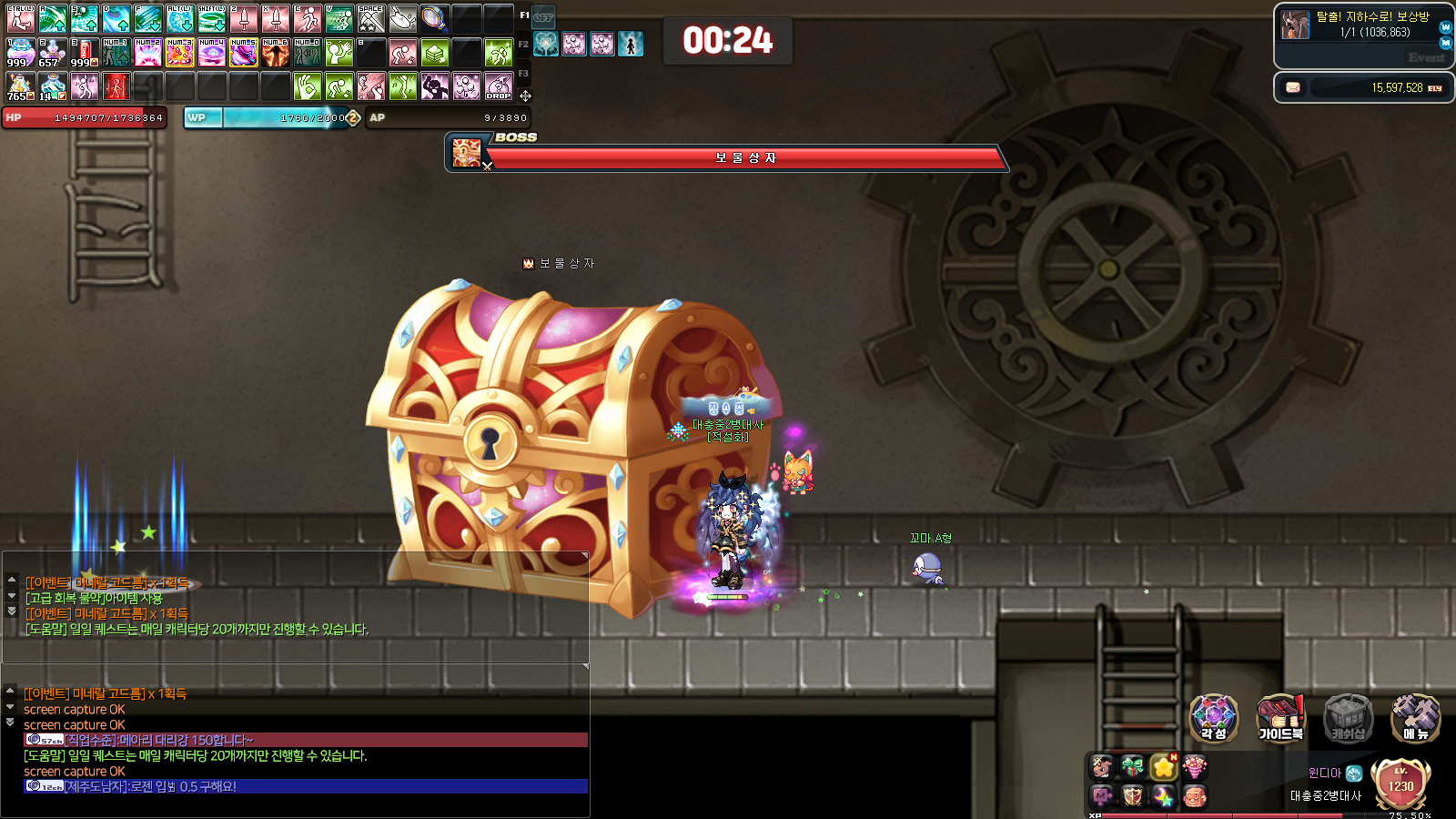Image resolution: width=1456 pixels, height=819 pixels.
Task: Open the 각성 (Awakening) menu
Action: coord(1214,718)
